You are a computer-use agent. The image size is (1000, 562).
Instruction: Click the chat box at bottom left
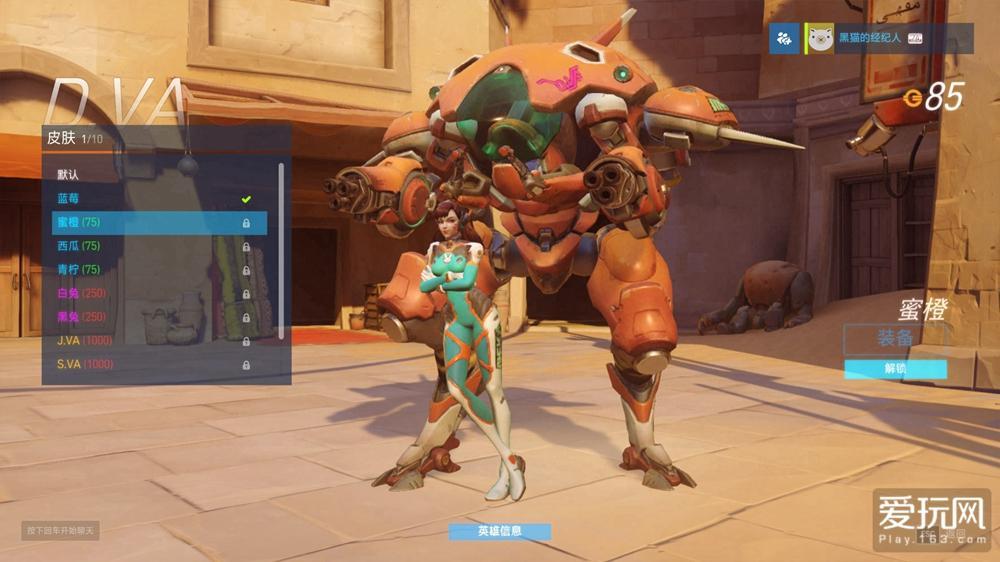pos(60,530)
